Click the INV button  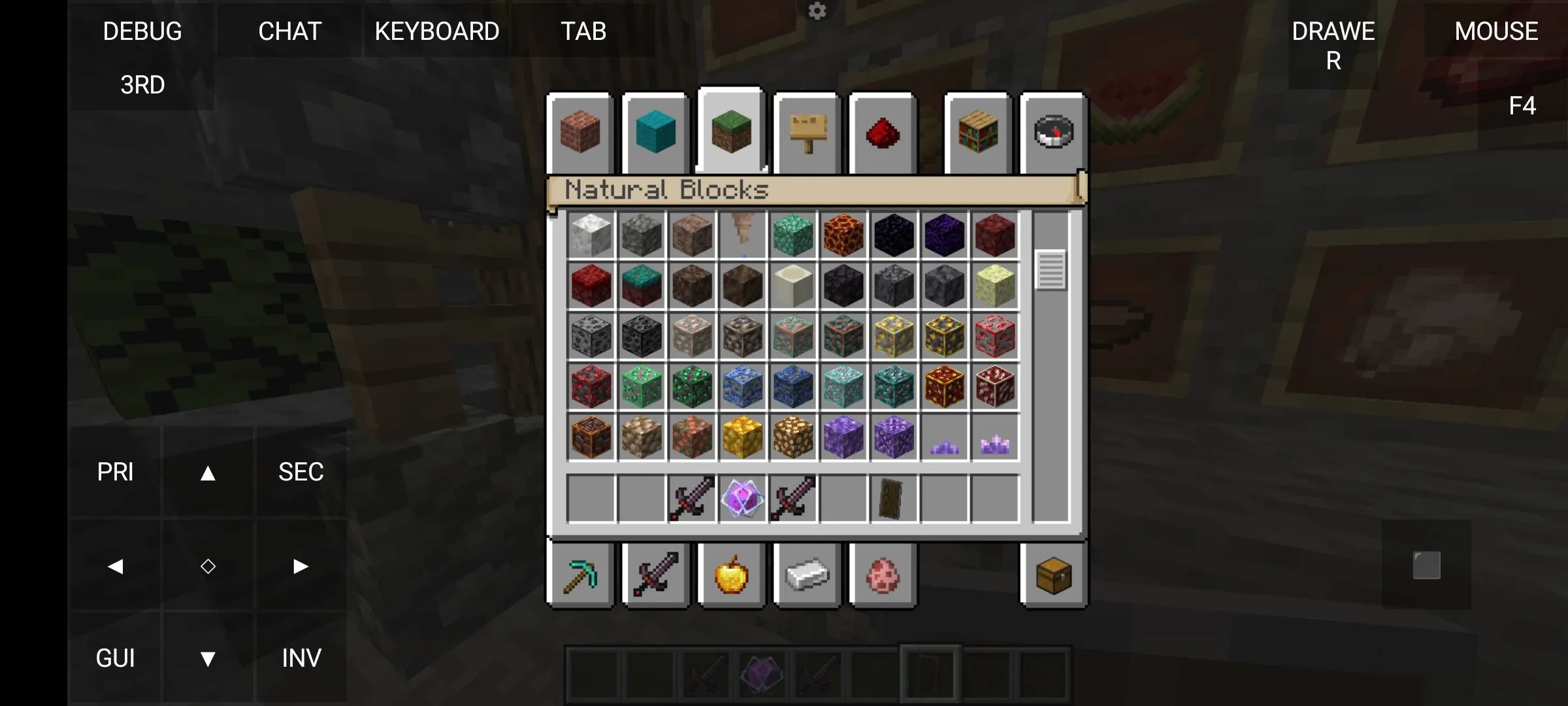tap(301, 658)
